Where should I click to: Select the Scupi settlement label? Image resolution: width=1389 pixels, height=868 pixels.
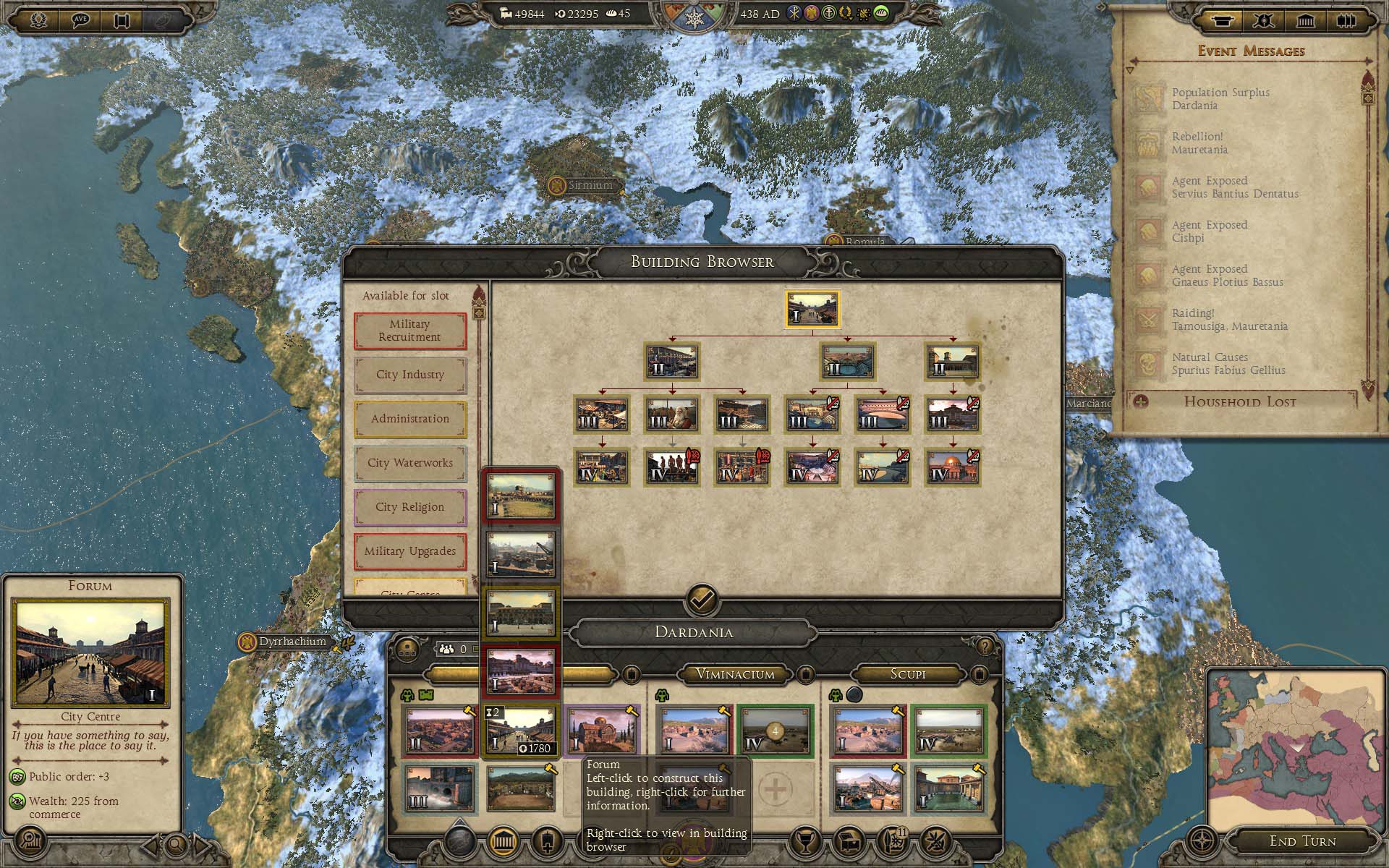point(907,674)
